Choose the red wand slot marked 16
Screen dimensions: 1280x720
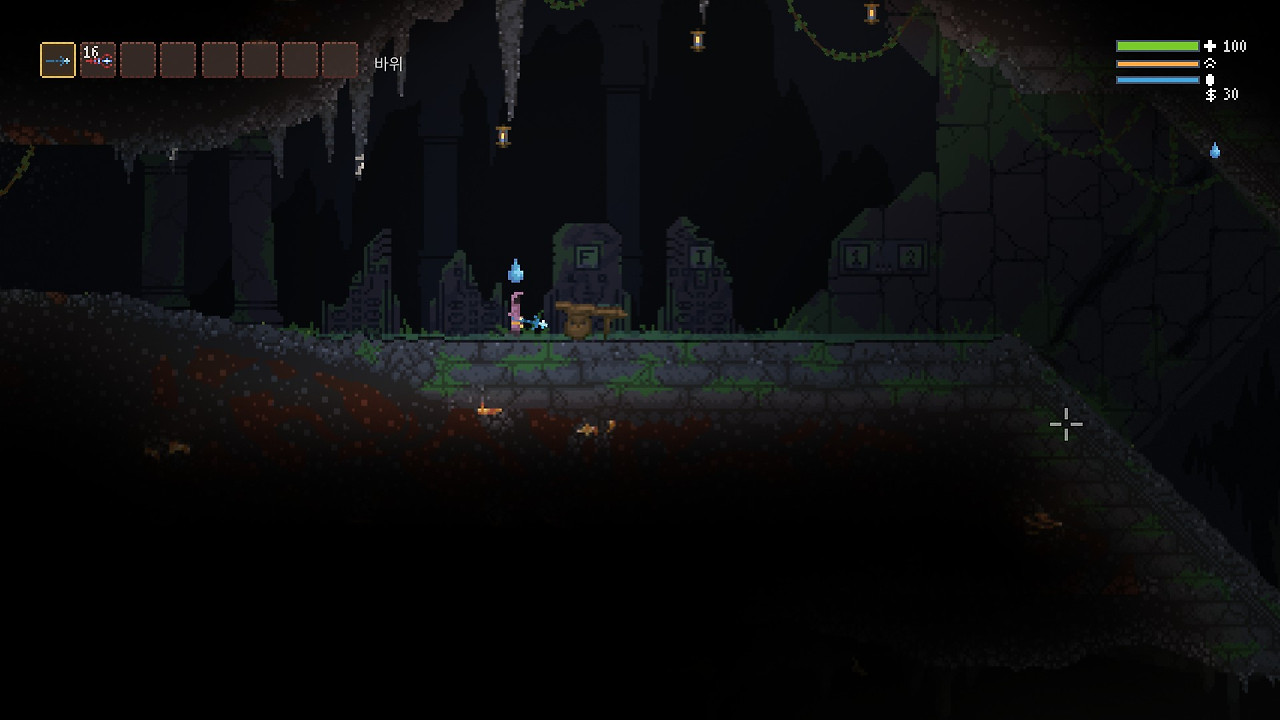click(x=98, y=60)
